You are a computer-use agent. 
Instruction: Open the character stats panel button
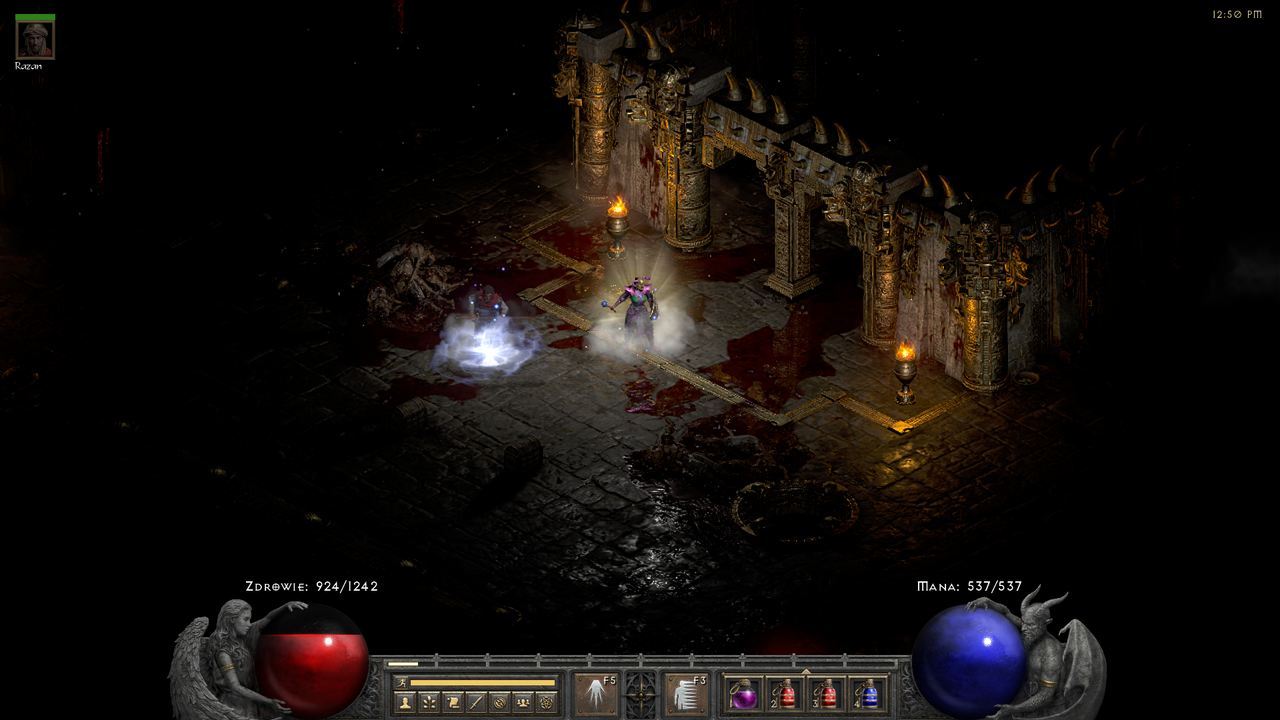click(x=405, y=702)
